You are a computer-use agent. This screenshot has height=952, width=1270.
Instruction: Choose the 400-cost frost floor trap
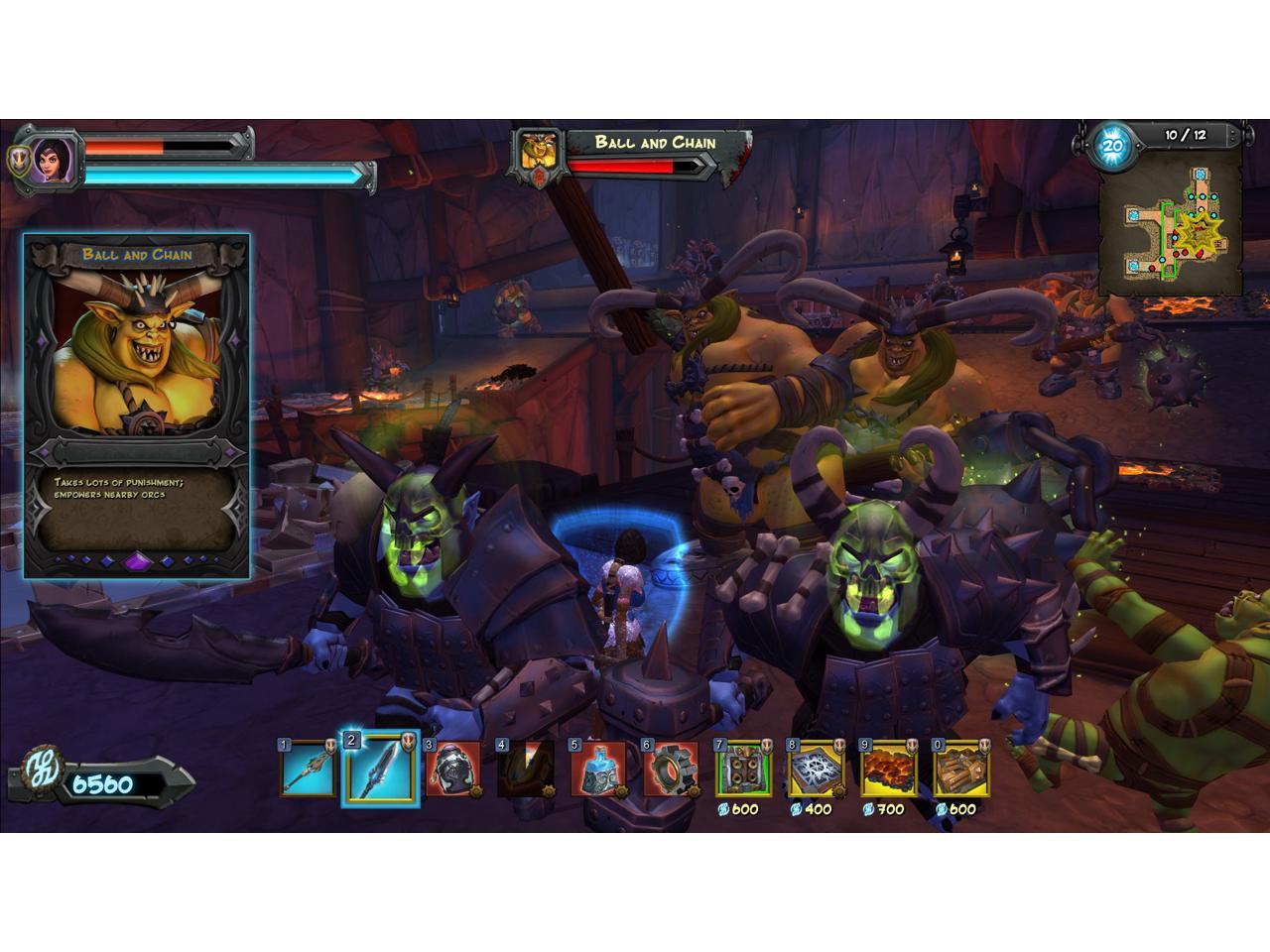pyautogui.click(x=816, y=770)
